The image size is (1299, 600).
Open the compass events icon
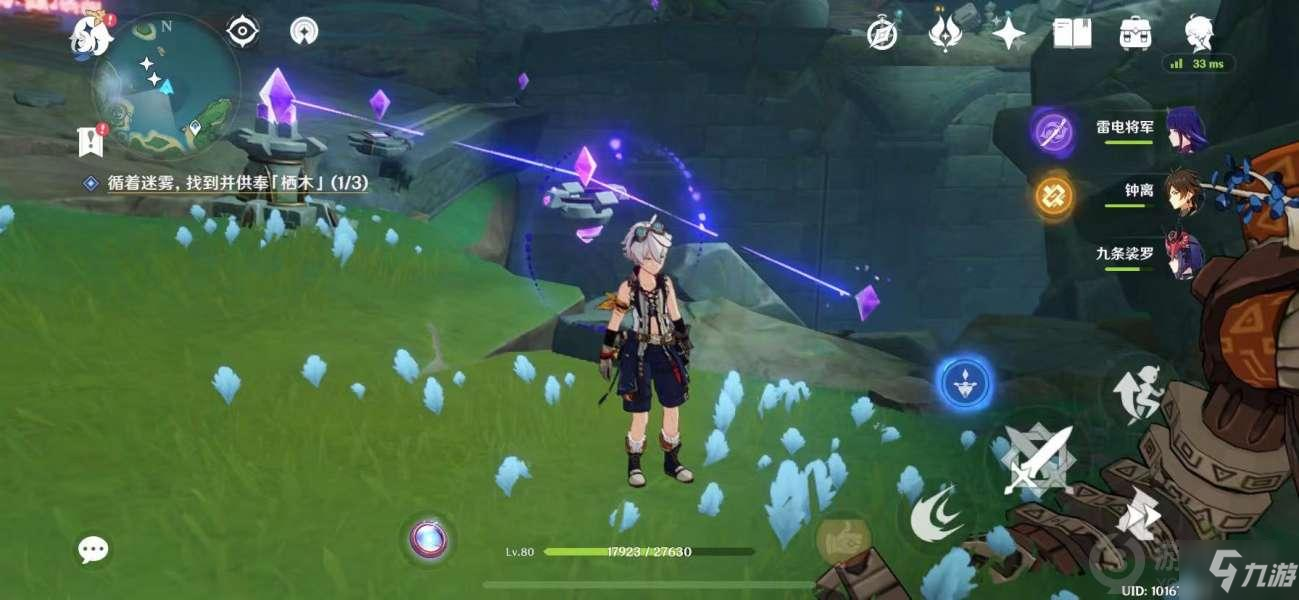[881, 34]
